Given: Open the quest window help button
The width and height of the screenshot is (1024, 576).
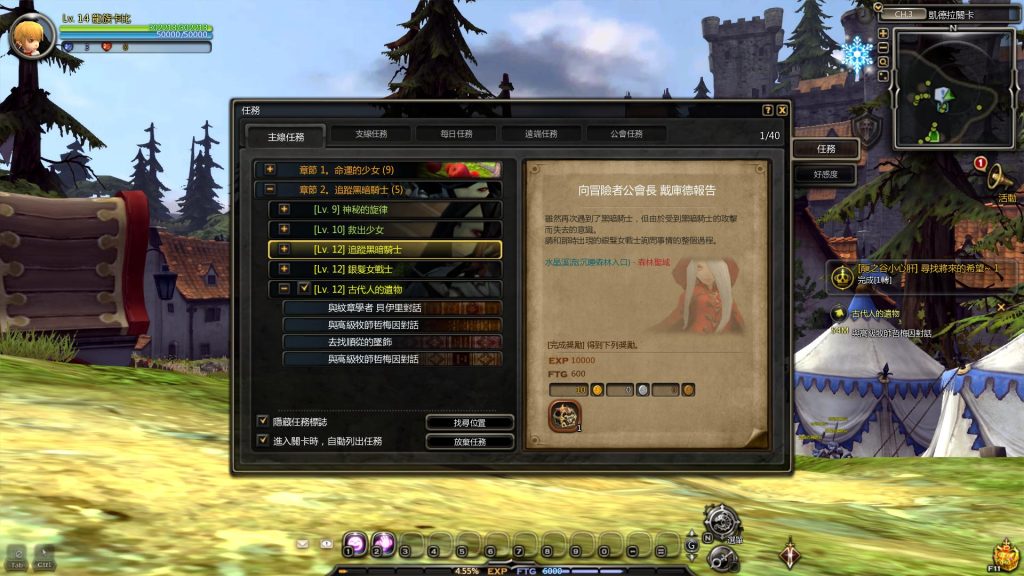Looking at the screenshot, I should tap(767, 110).
